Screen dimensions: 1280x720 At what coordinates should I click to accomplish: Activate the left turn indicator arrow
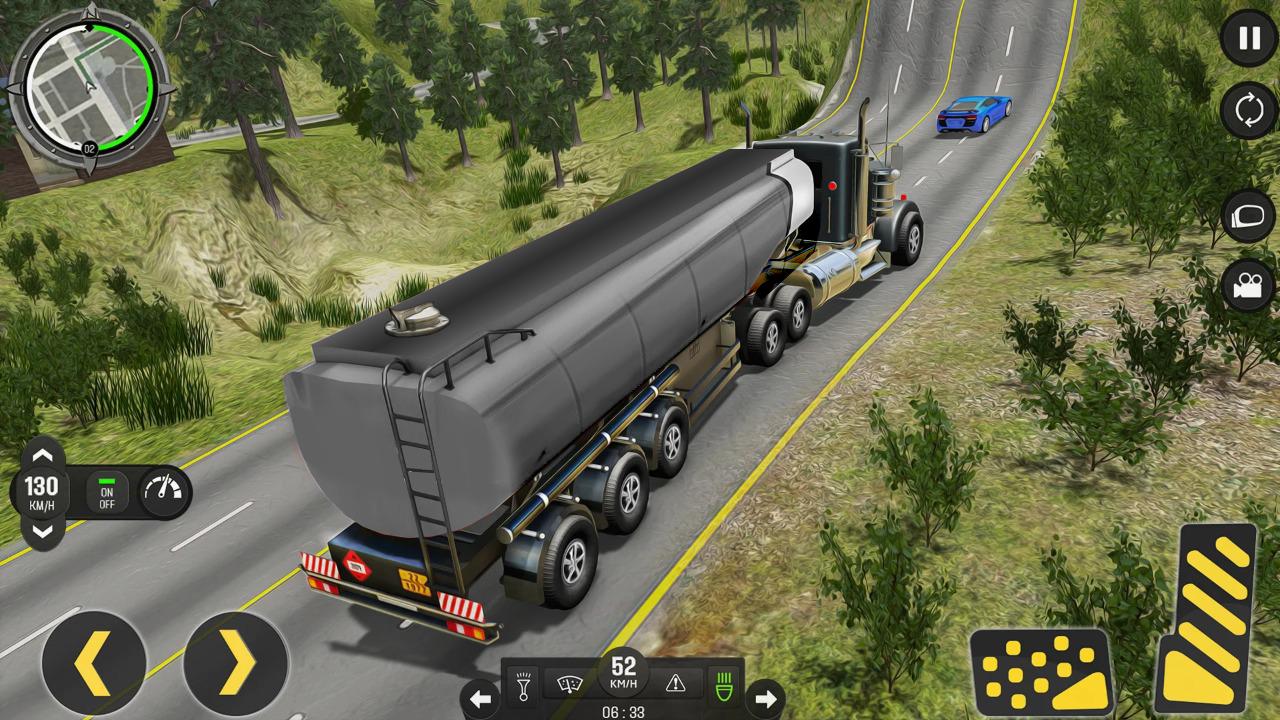pyautogui.click(x=481, y=697)
